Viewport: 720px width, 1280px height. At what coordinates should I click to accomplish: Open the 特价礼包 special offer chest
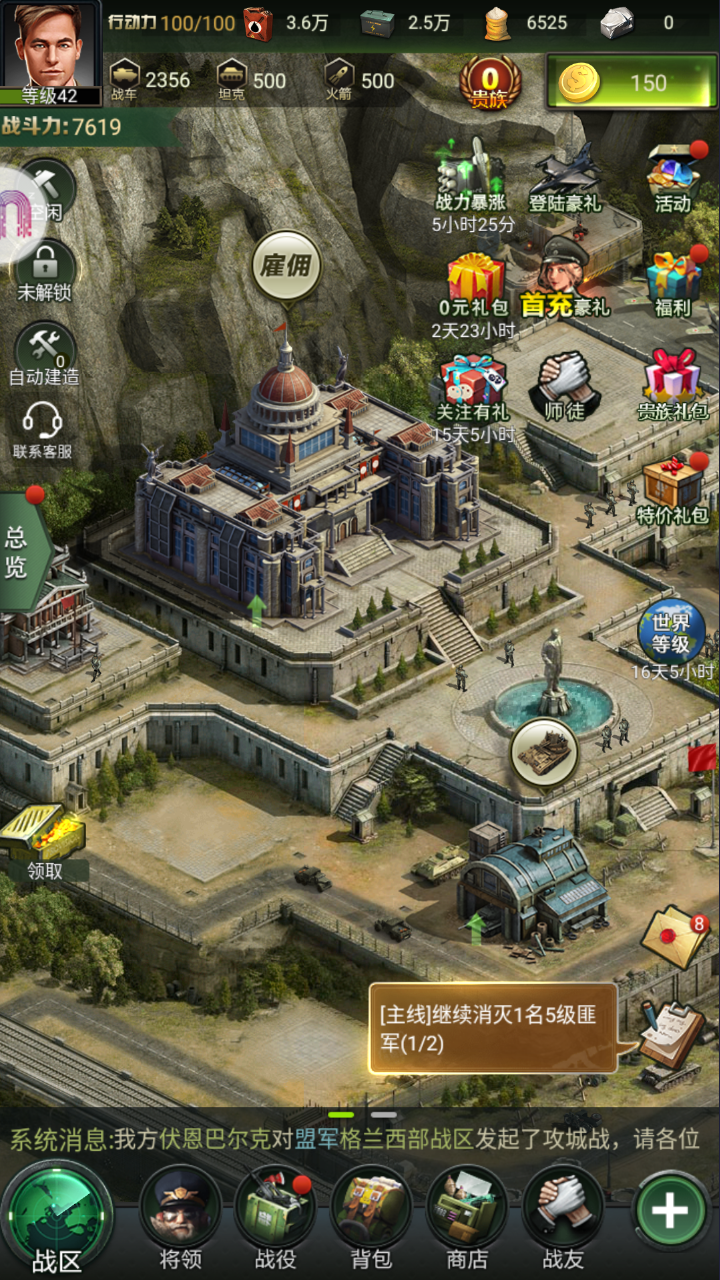[673, 490]
